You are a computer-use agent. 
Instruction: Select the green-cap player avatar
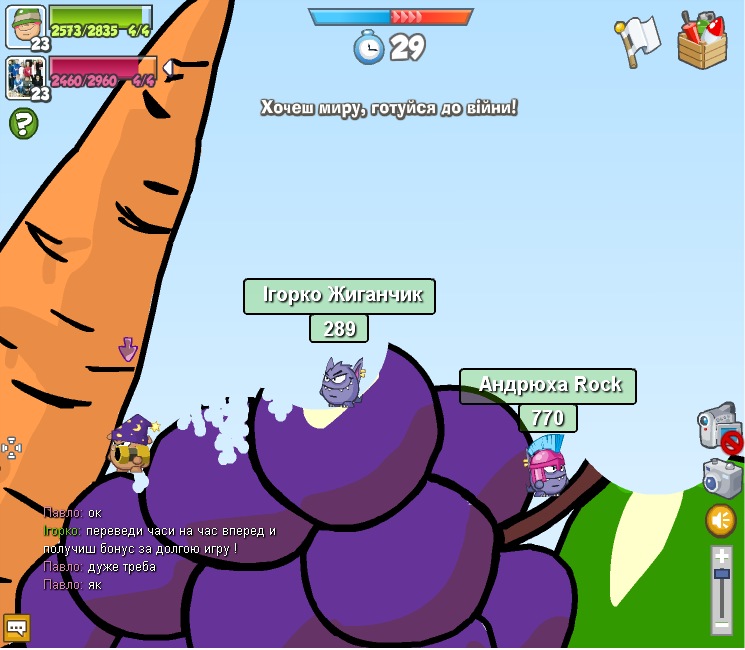tap(25, 24)
